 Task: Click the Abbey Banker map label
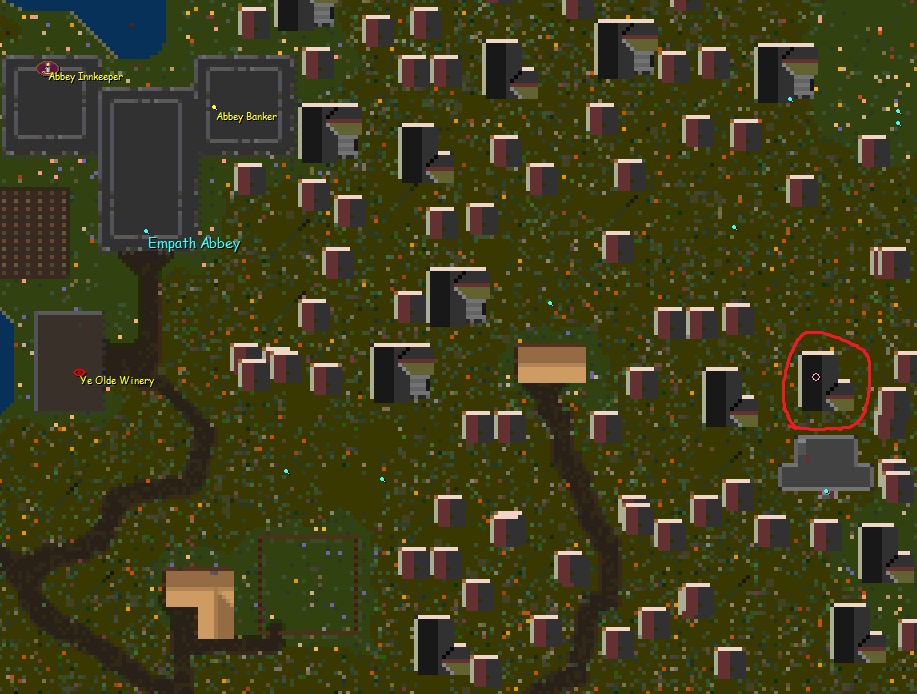[247, 117]
